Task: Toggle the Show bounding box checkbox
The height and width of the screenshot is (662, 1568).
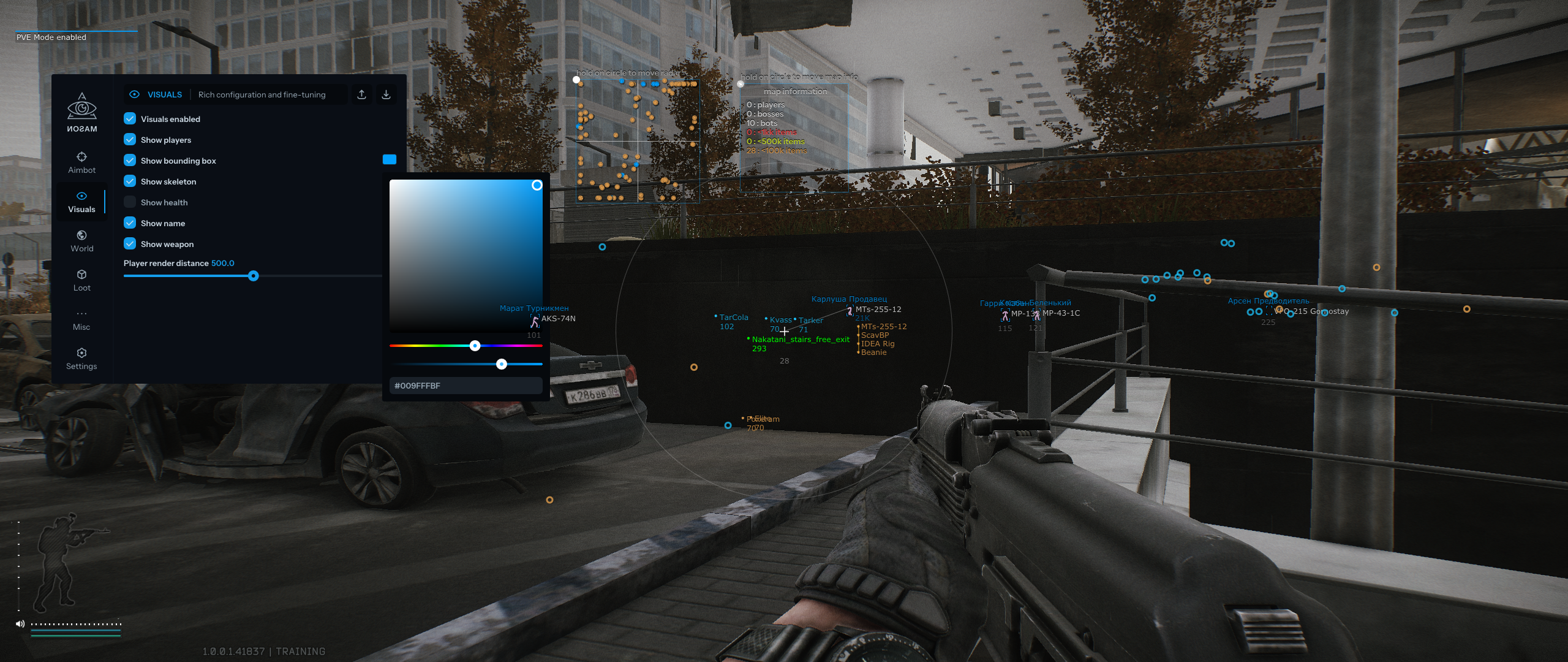Action: pos(130,160)
